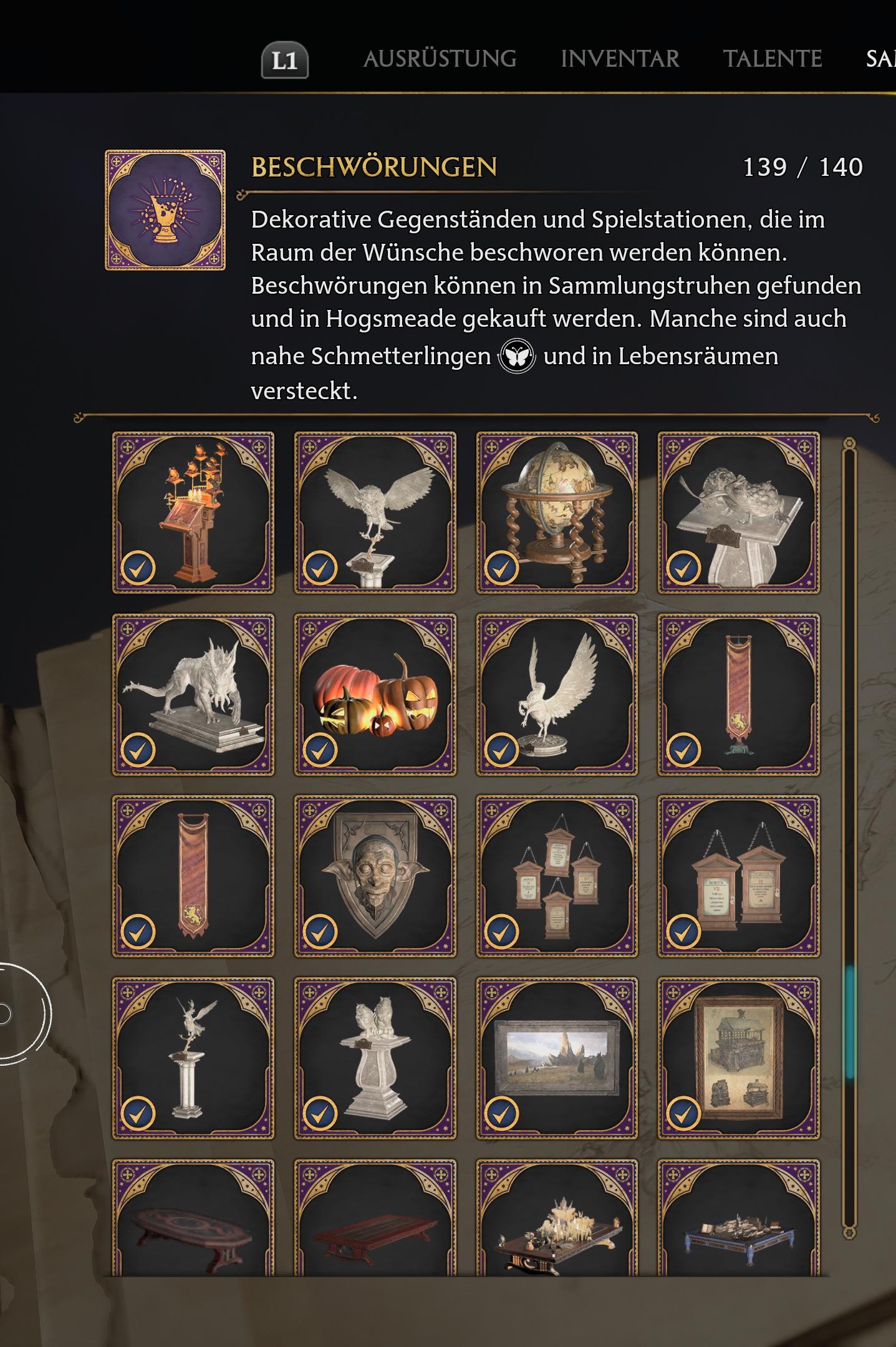Viewport: 896px width, 1347px height.
Task: Switch to the Ausrüstung tab
Action: pos(440,59)
